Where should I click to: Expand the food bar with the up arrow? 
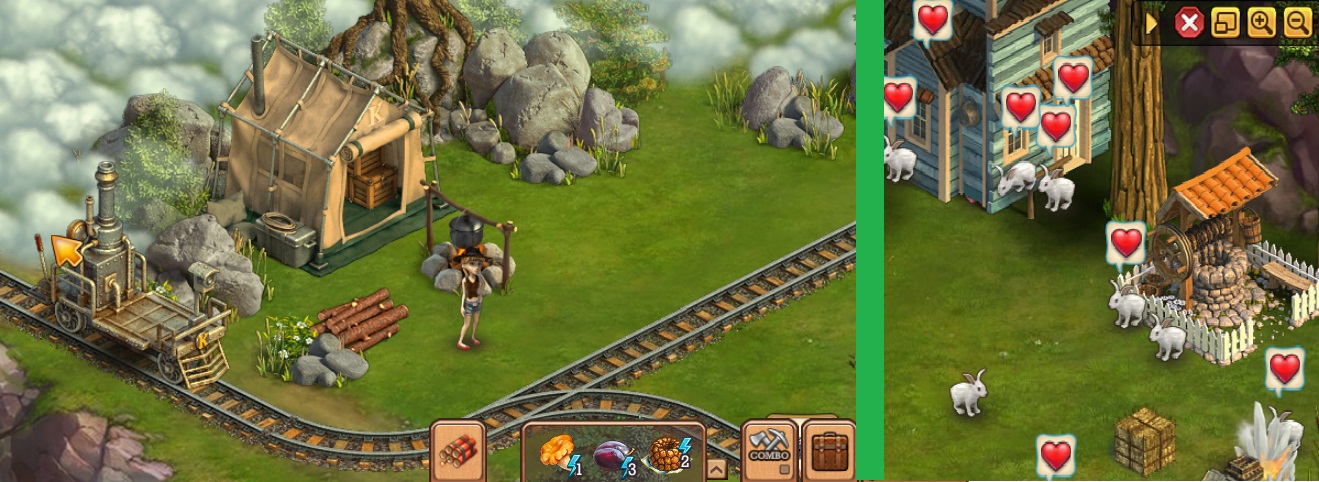click(x=716, y=467)
